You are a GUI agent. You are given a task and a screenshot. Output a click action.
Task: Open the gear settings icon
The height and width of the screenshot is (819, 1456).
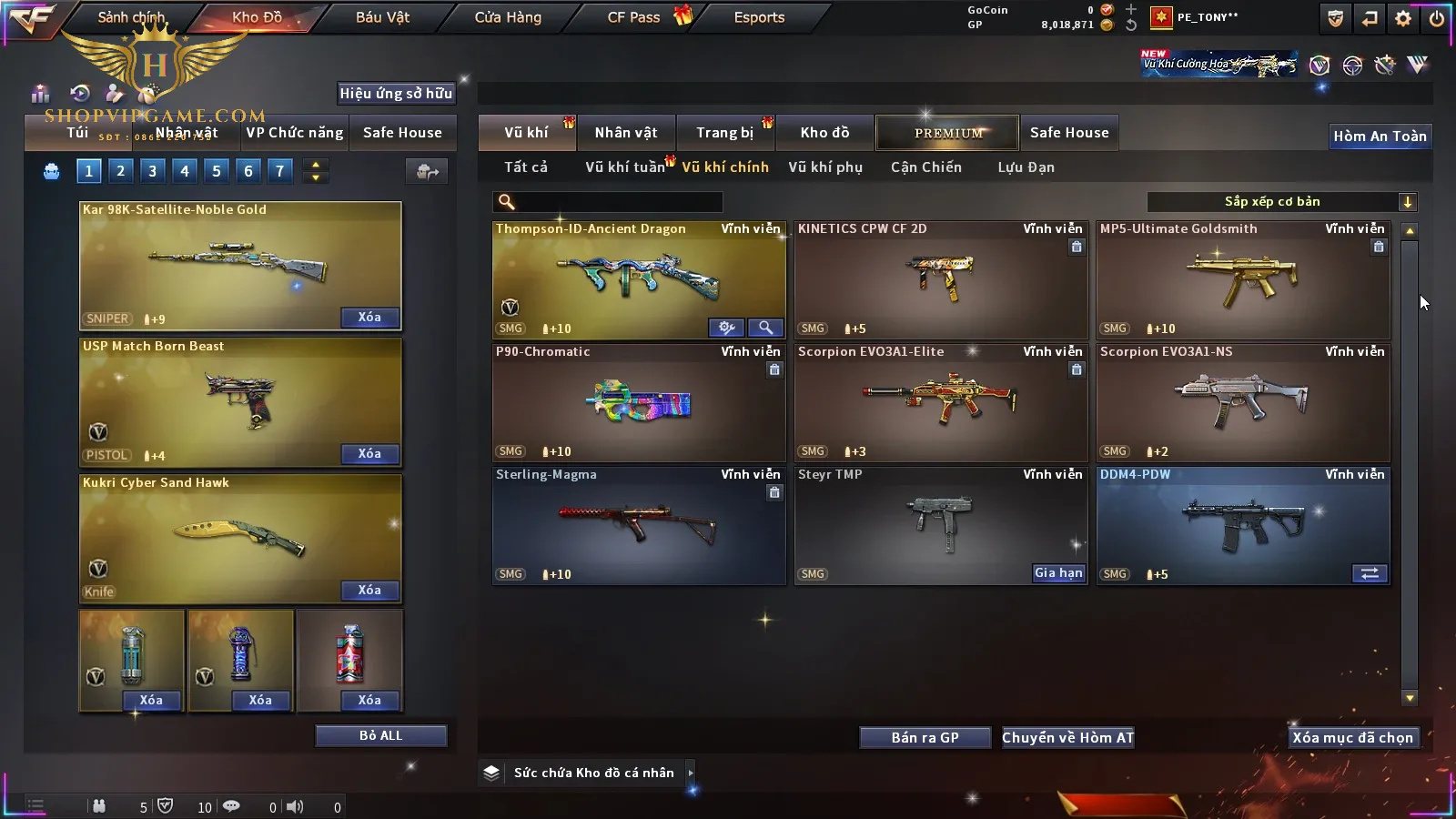pos(1403,18)
